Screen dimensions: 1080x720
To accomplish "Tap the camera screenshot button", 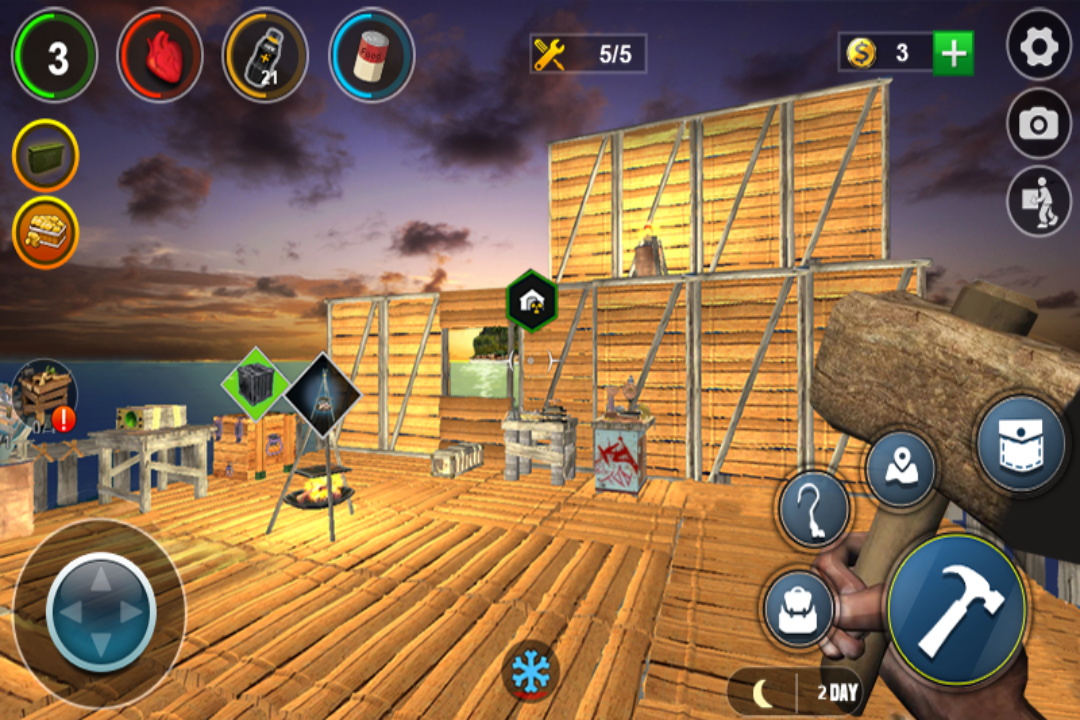I will click(1039, 124).
